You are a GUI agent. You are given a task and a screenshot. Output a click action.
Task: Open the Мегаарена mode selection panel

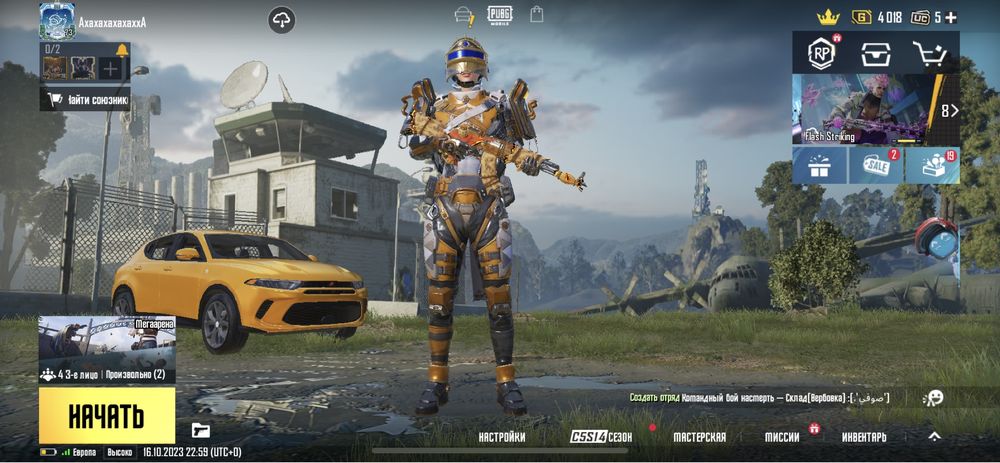pos(107,350)
